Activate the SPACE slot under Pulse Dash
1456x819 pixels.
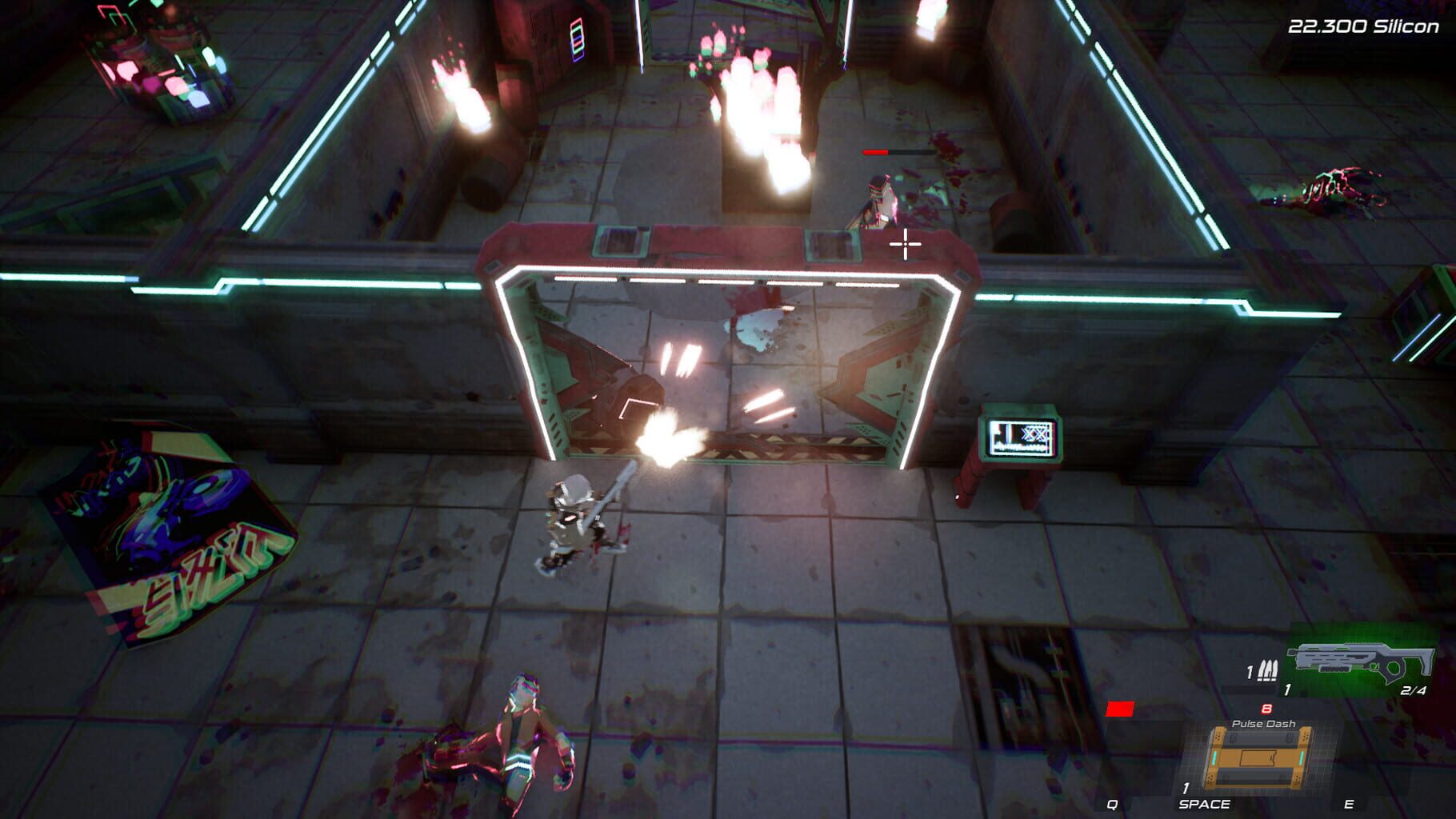(x=1205, y=804)
